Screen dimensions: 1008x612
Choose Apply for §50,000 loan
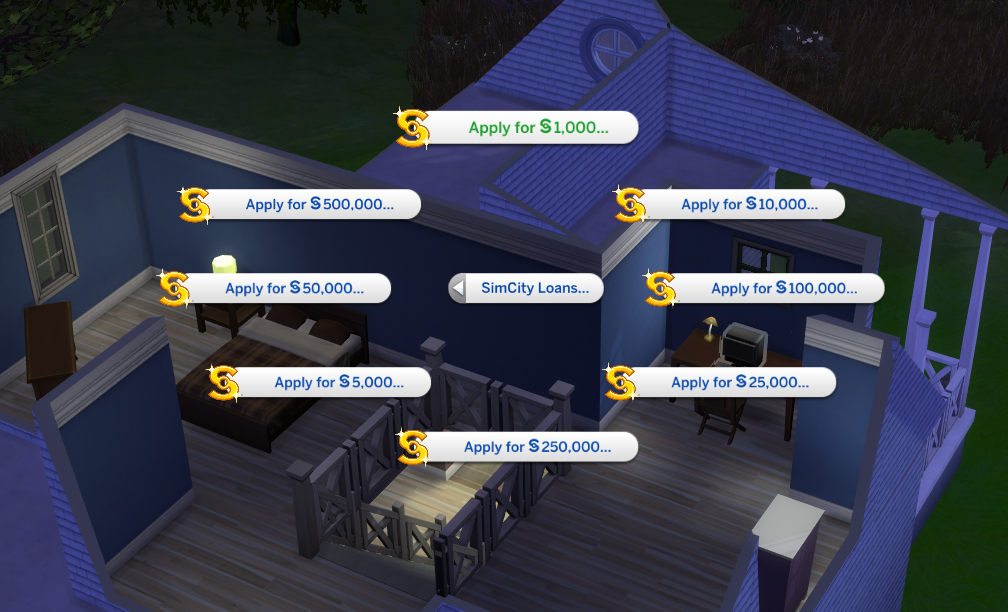[293, 288]
